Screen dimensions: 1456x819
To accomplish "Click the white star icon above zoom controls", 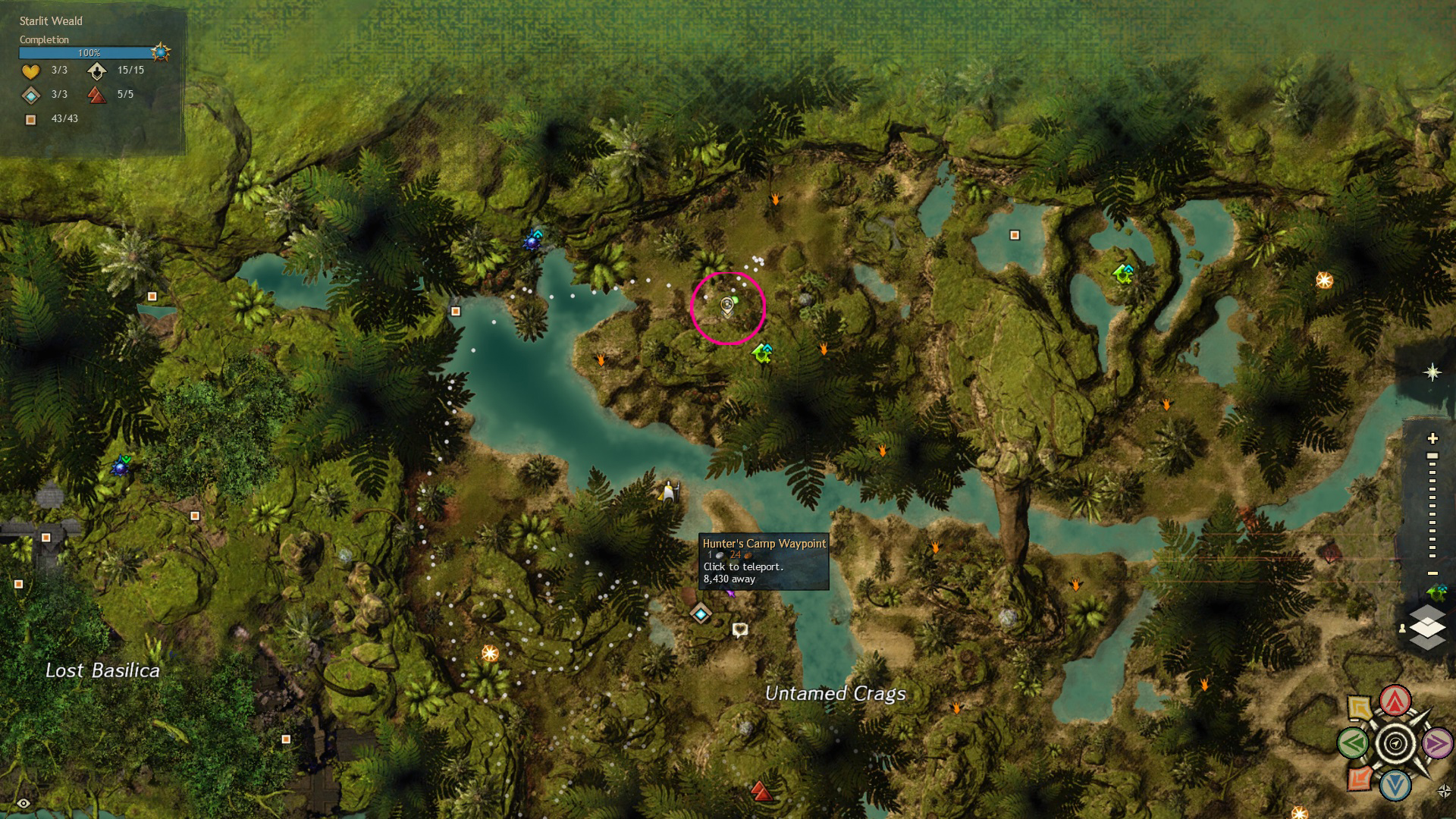I will 1432,372.
